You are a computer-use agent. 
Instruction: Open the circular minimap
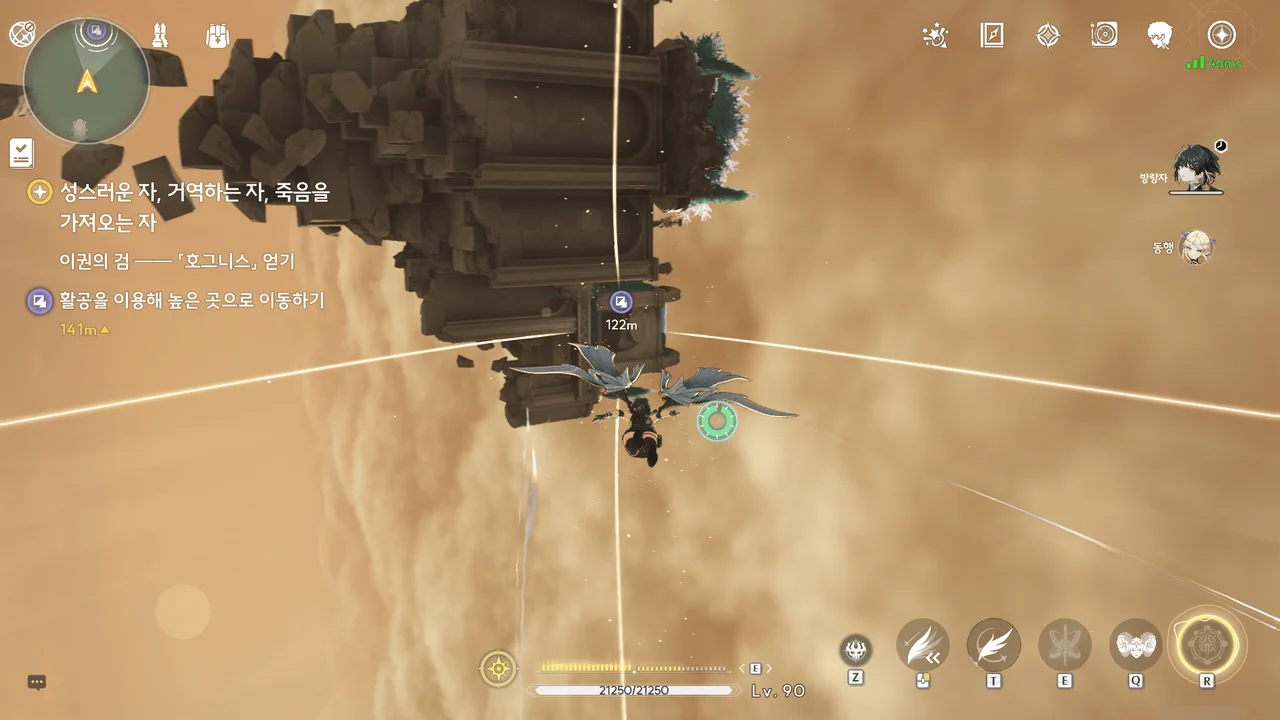pyautogui.click(x=87, y=81)
